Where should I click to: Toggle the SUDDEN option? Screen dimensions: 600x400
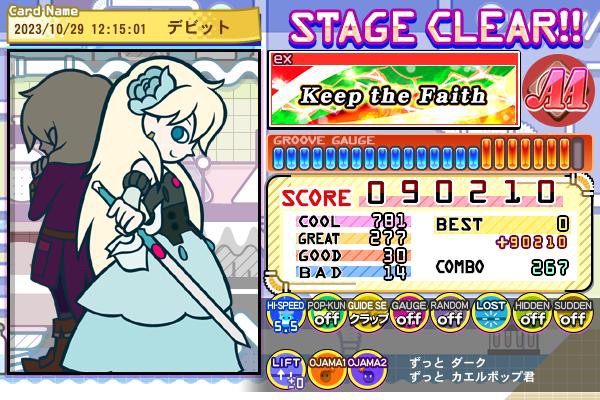tap(571, 316)
